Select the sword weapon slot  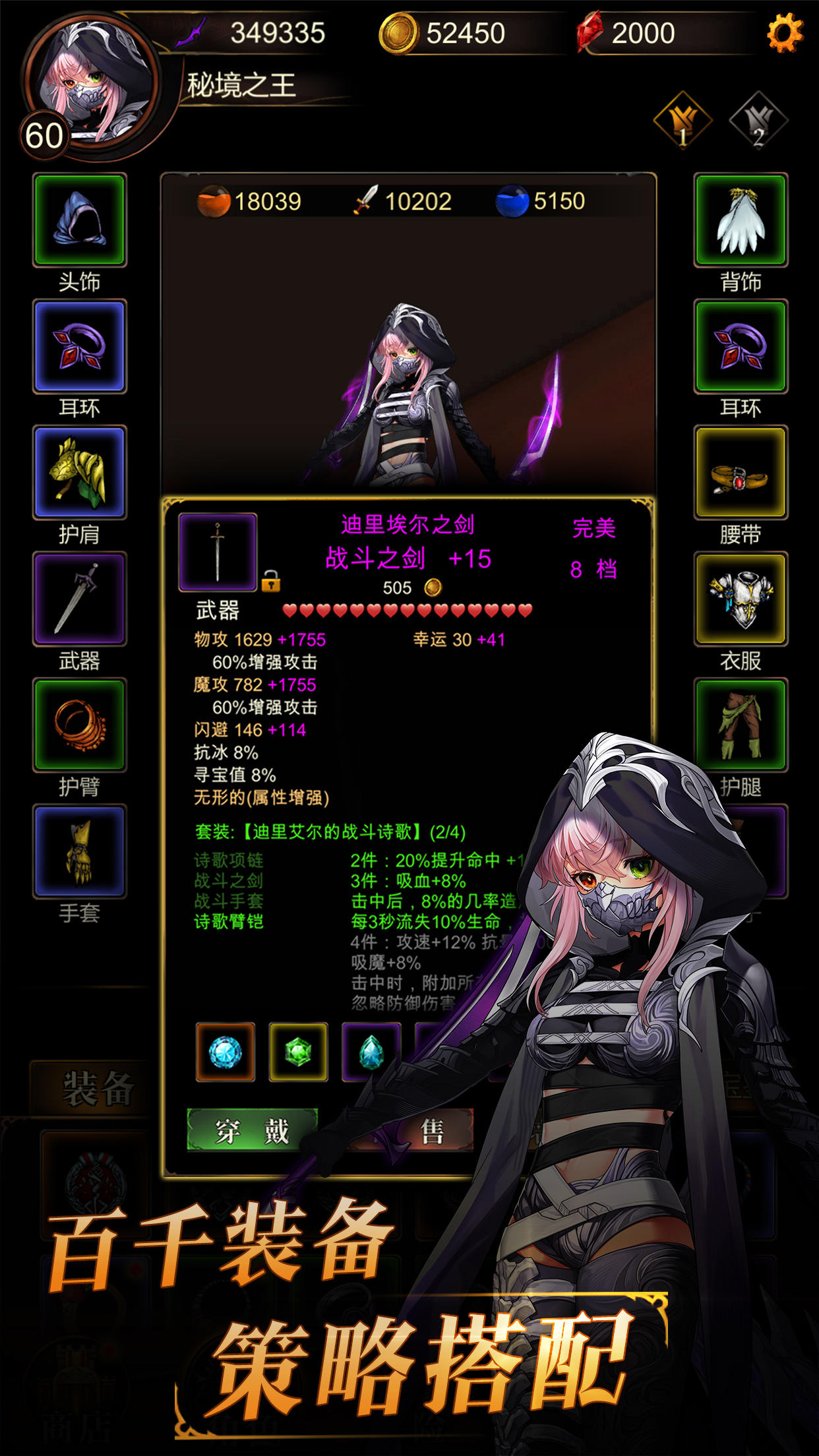[x=79, y=599]
